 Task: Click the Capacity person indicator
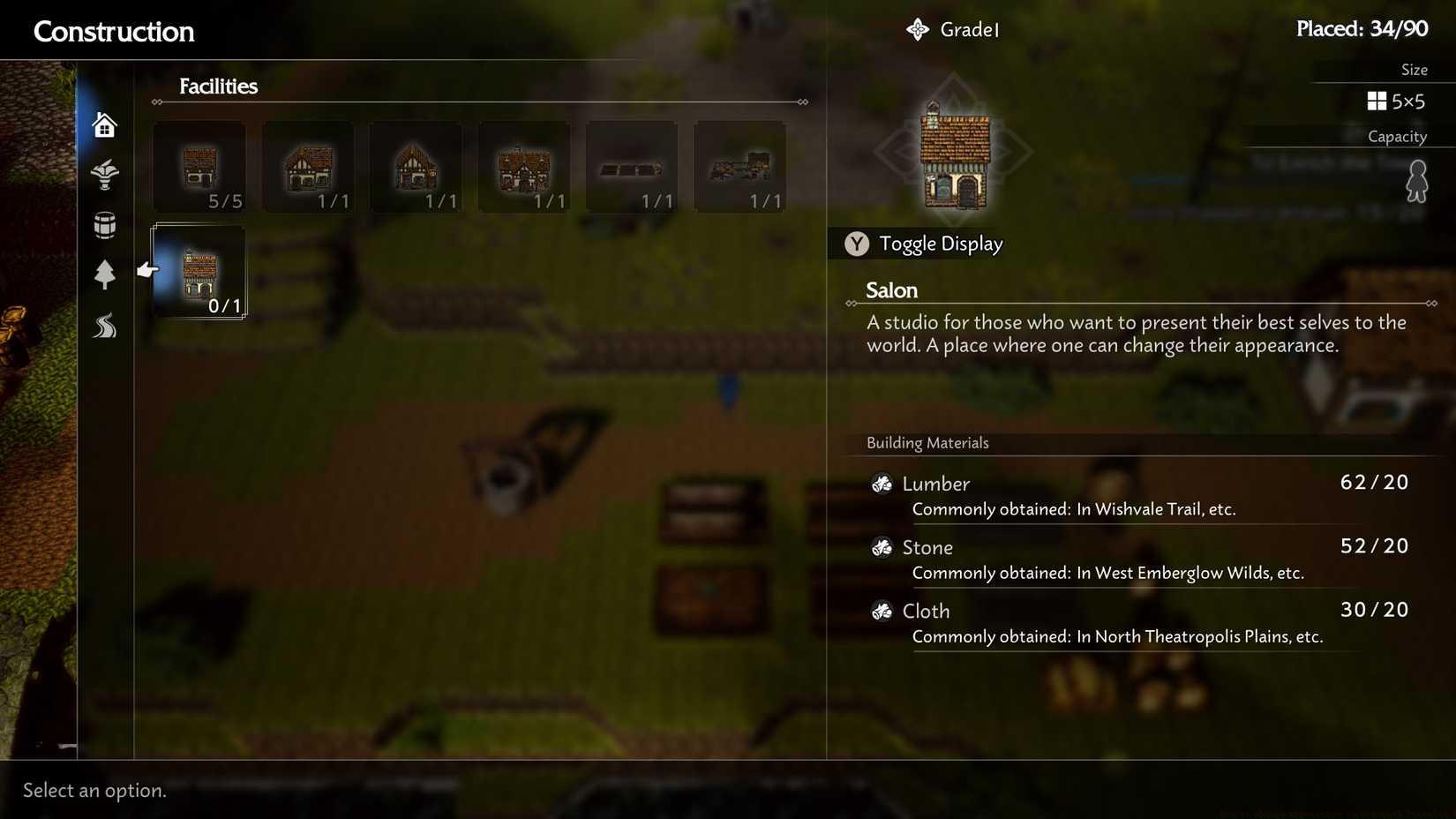click(x=1417, y=180)
